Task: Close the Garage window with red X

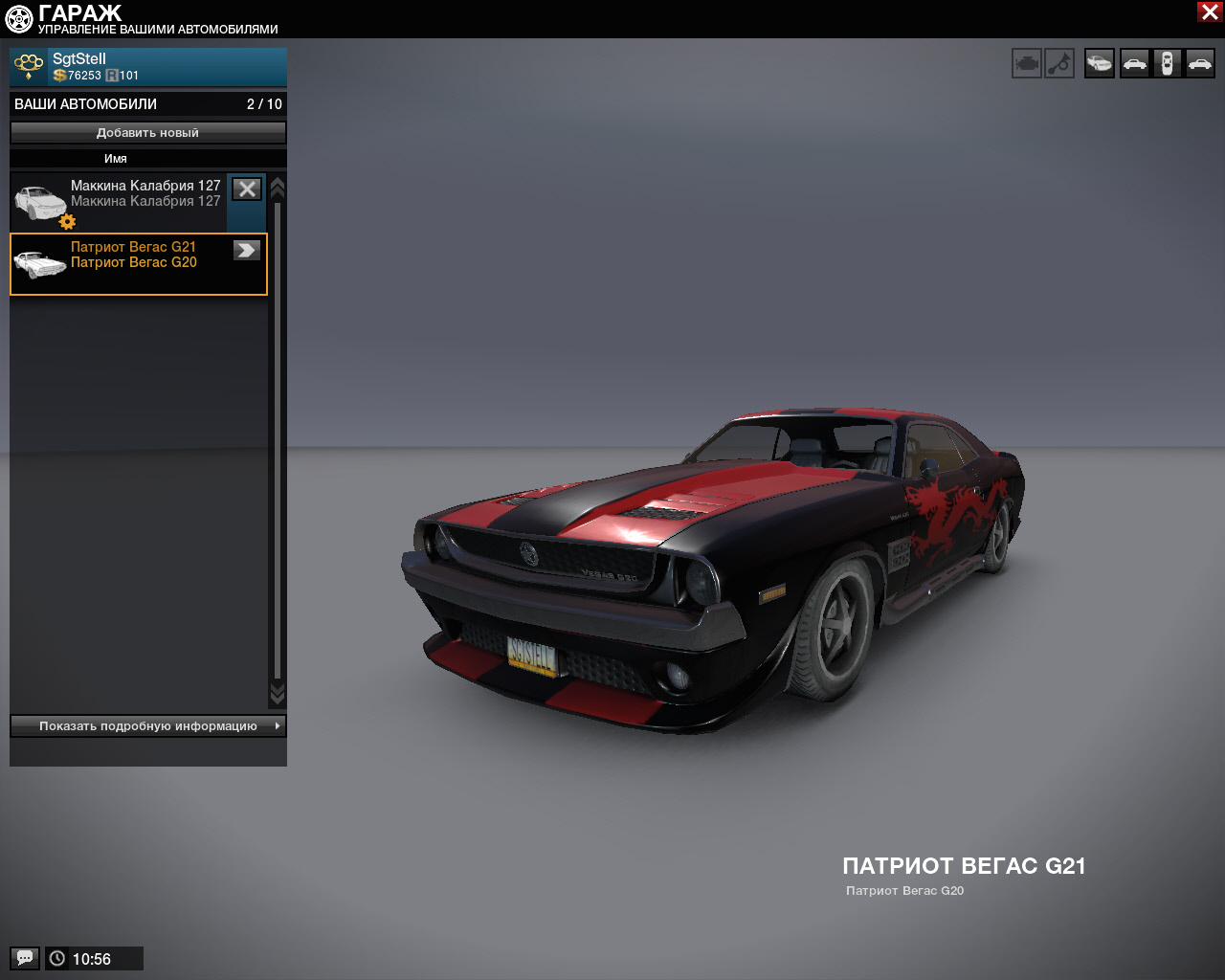Action: [1210, 11]
